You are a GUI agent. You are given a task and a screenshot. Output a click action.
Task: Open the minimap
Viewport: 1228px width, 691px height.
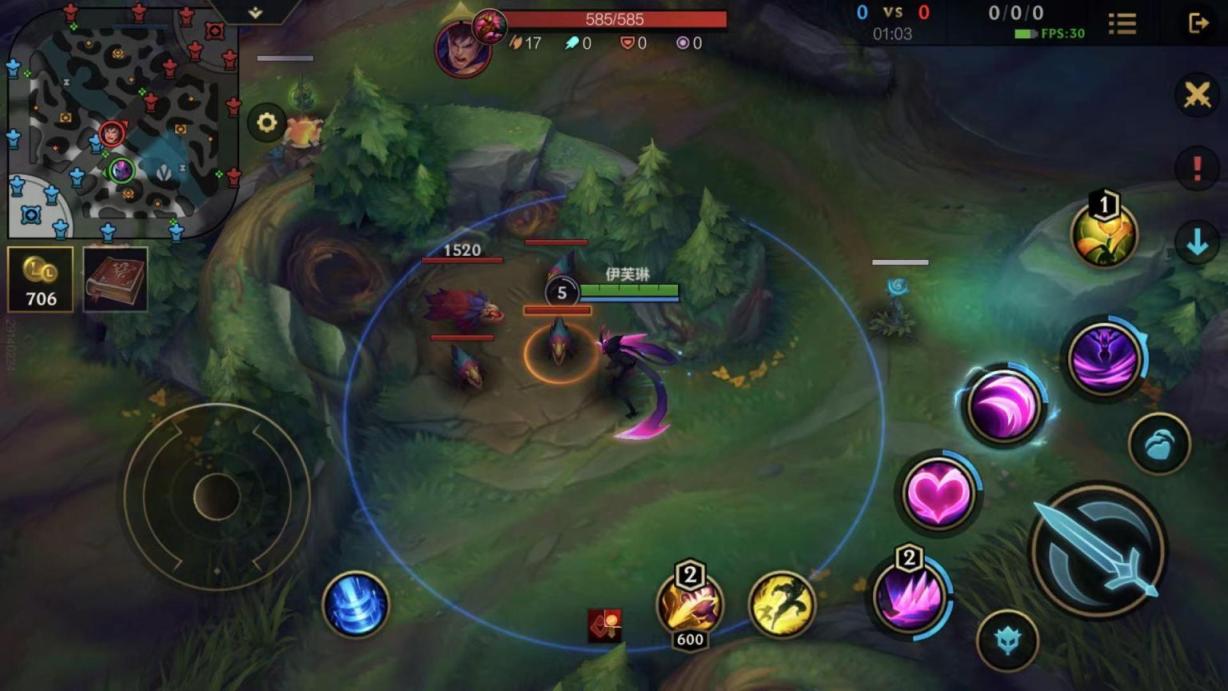[122, 120]
